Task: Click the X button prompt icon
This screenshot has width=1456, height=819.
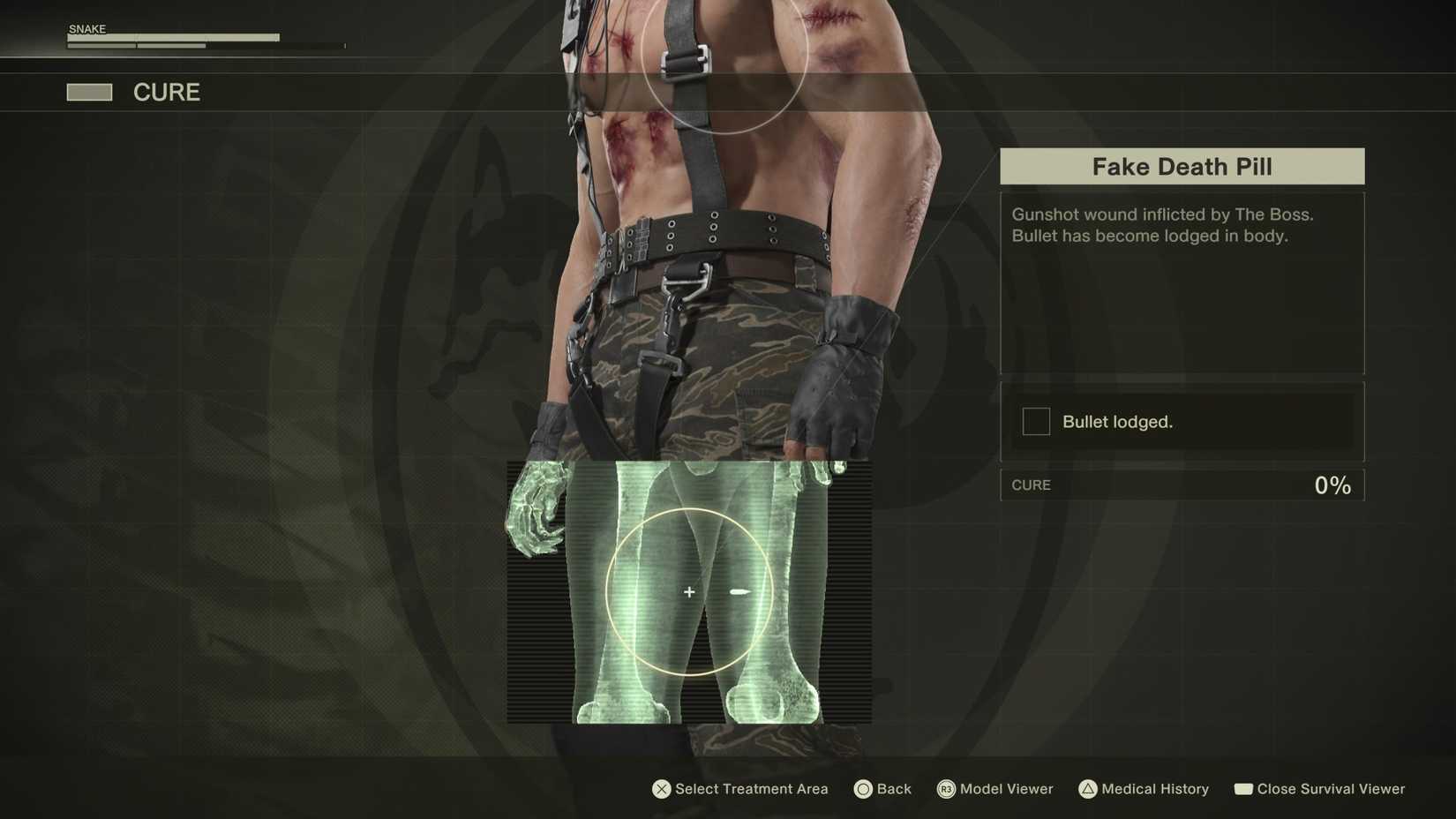Action: coord(660,789)
